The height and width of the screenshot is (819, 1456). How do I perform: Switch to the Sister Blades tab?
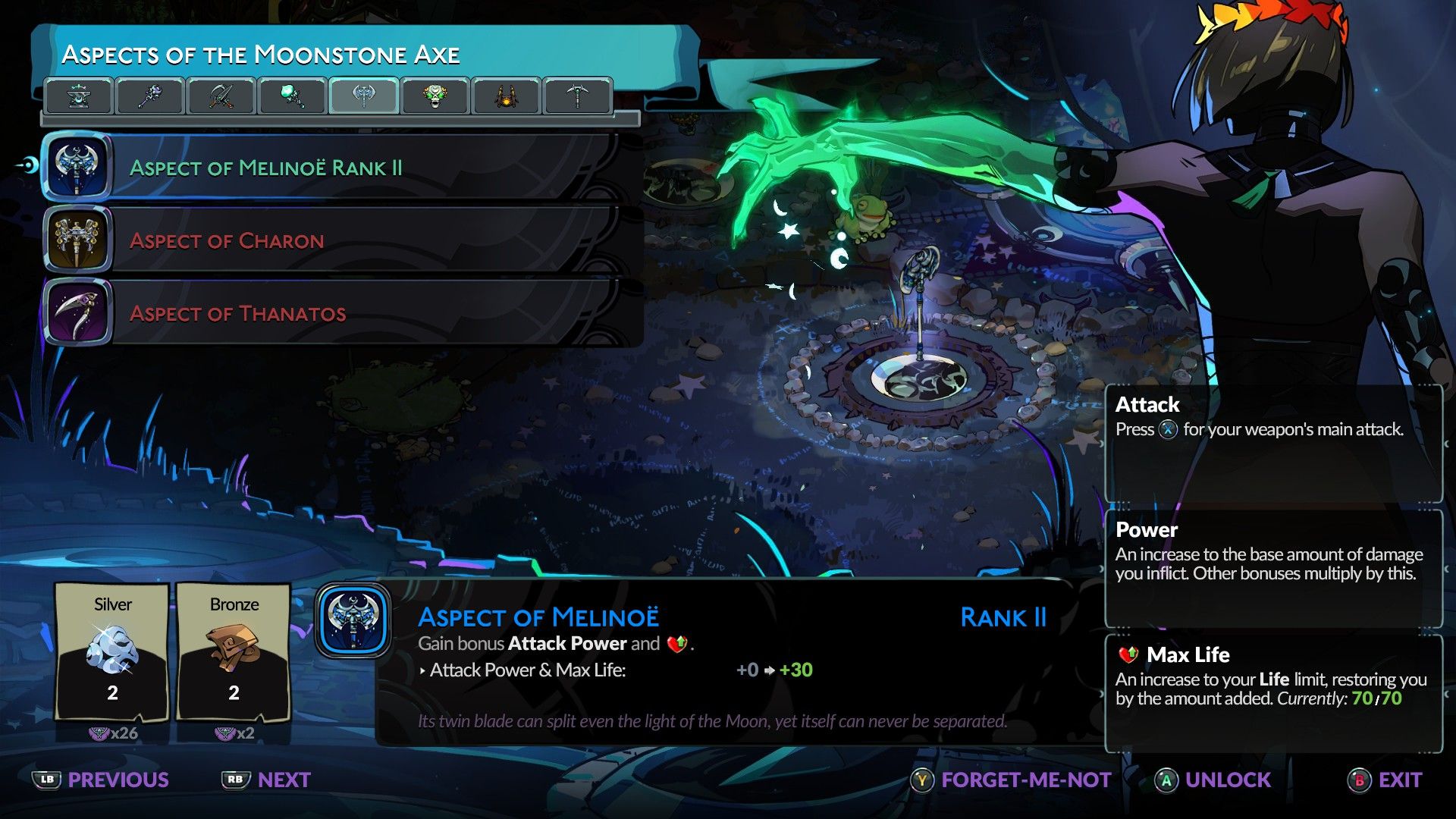221,96
